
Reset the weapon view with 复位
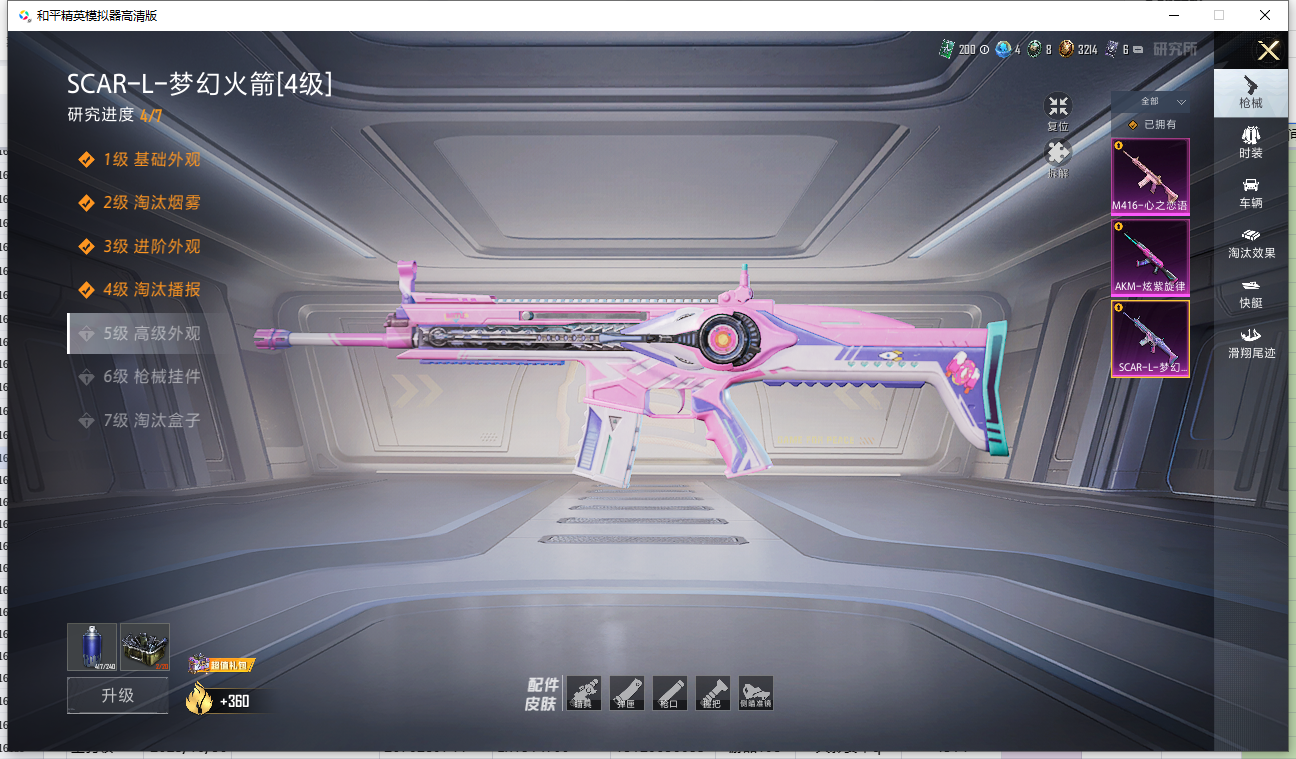1058,113
